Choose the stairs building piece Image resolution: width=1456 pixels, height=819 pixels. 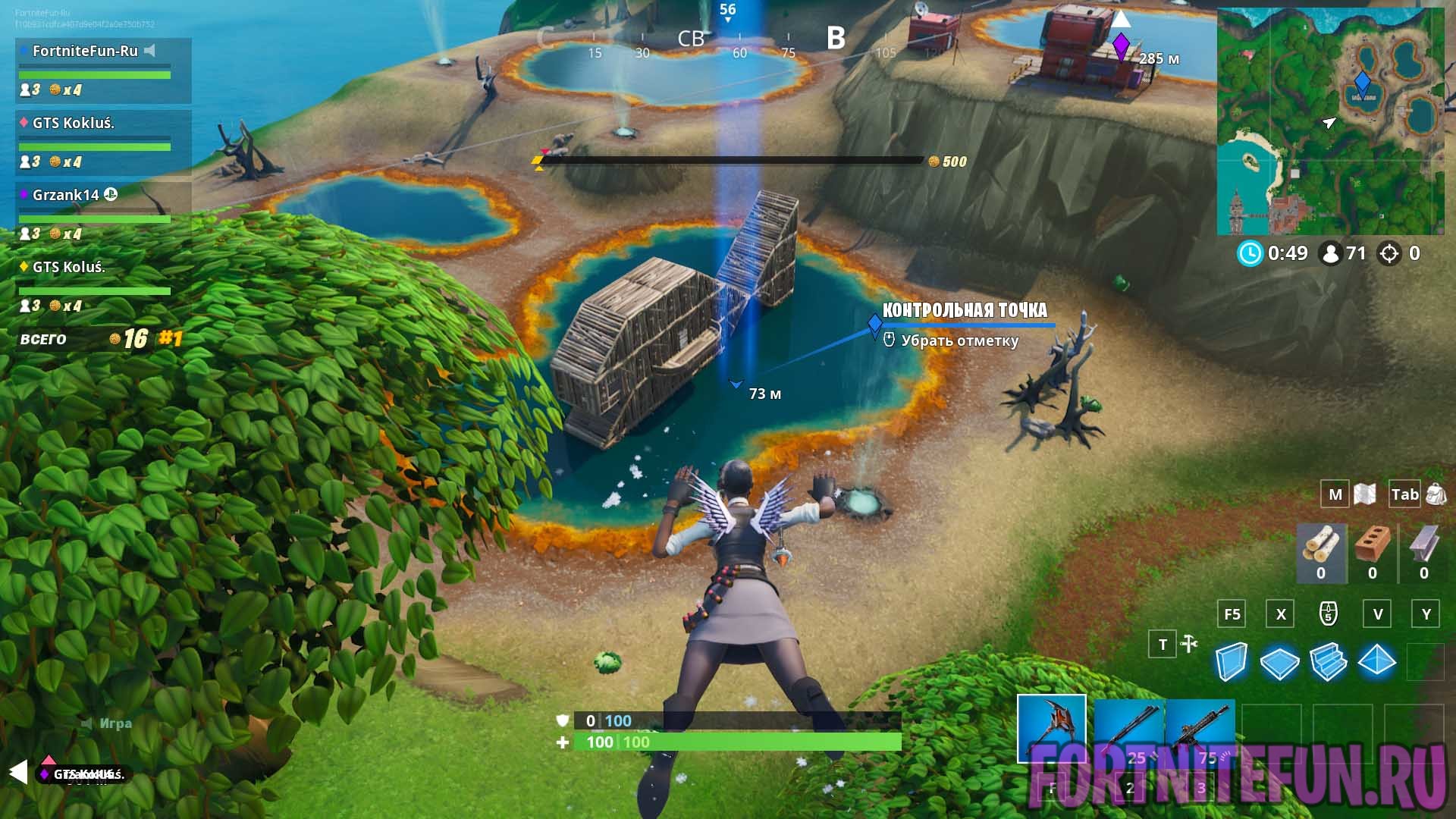pyautogui.click(x=1328, y=661)
